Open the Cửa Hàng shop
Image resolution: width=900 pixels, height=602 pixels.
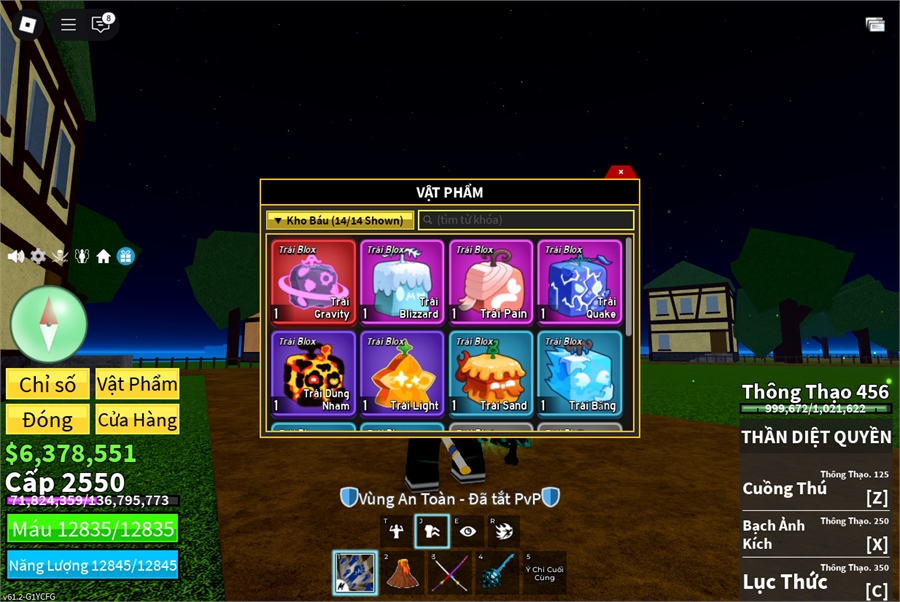click(x=138, y=420)
